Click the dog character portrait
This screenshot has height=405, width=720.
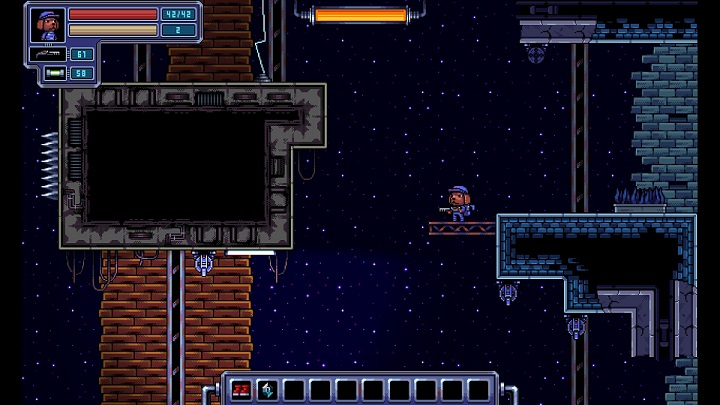(47, 24)
